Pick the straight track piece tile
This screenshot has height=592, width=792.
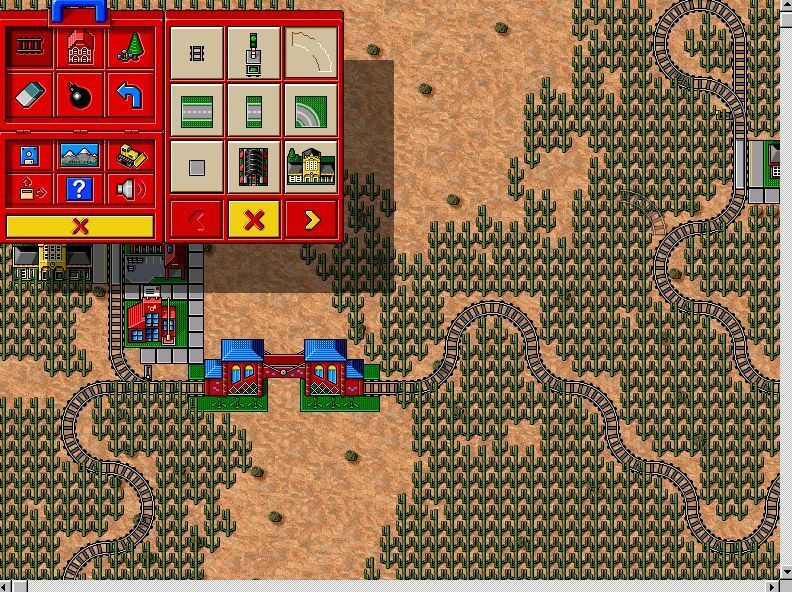coord(197,52)
